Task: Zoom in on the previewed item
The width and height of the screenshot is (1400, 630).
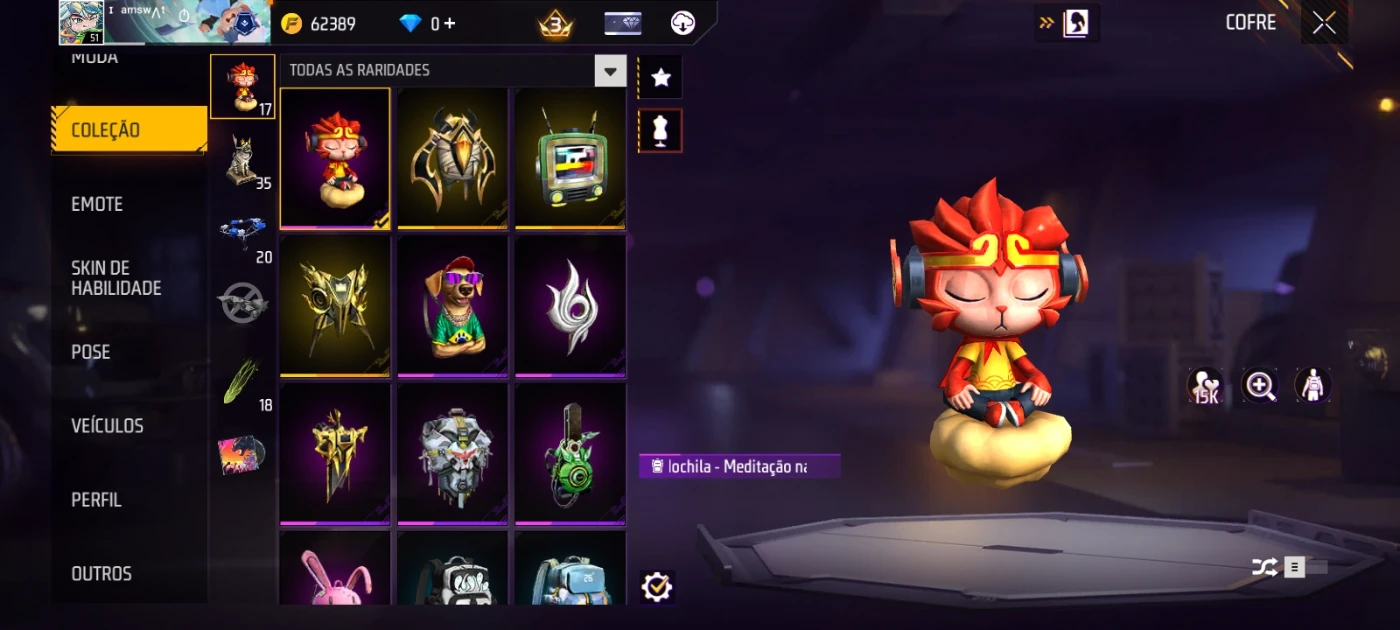Action: 1259,386
